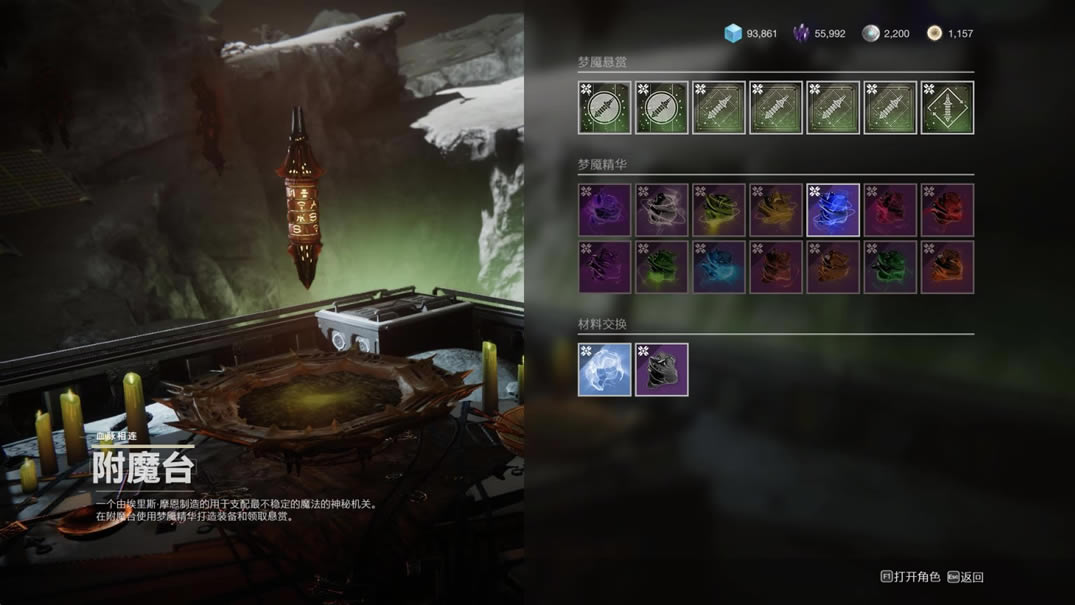Select the diamond-framed dagger bounty
Image resolution: width=1075 pixels, height=605 pixels.
[947, 108]
